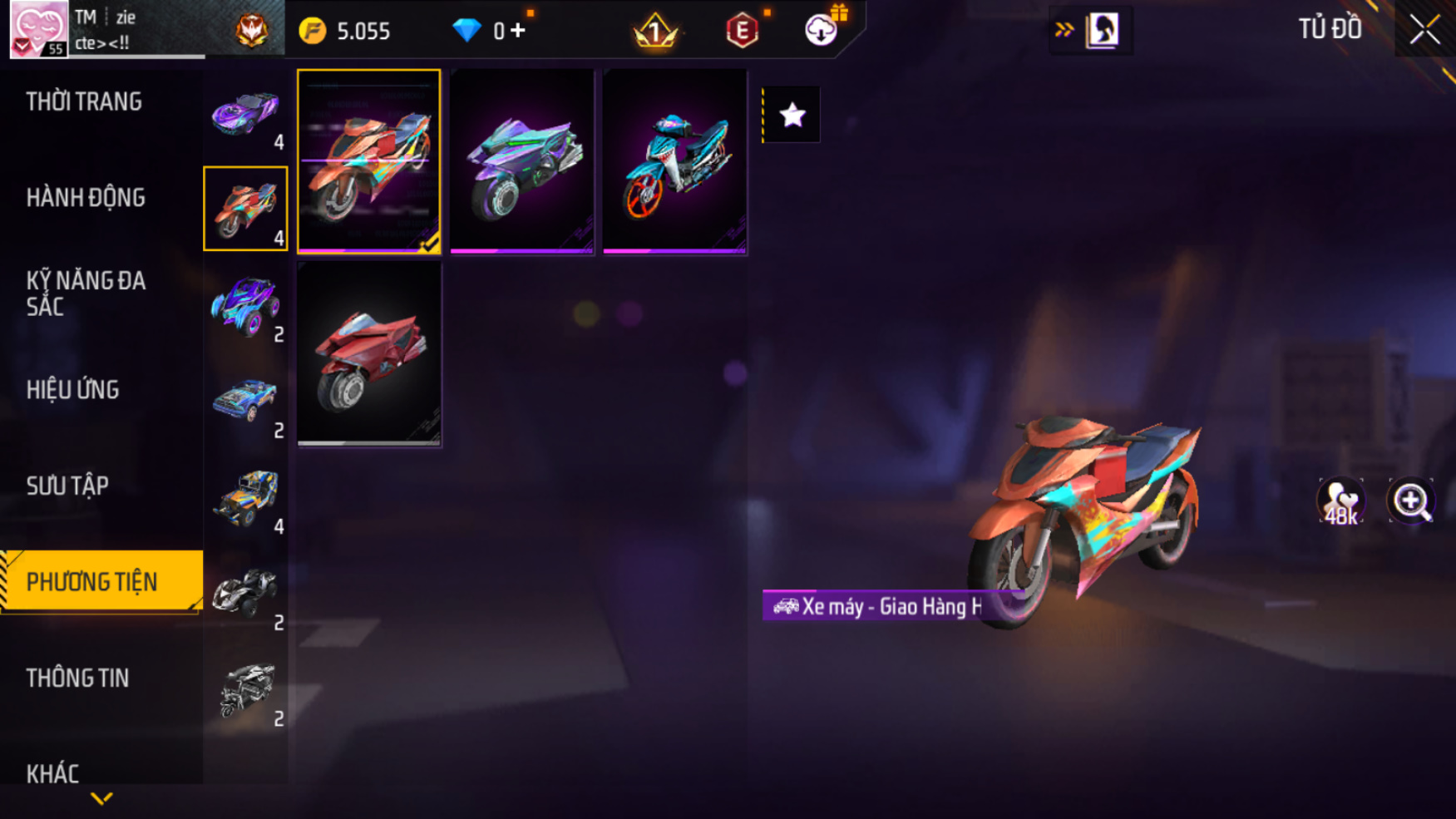Select the blue pickup truck vehicle type
Image resolution: width=1456 pixels, height=819 pixels.
[245, 402]
